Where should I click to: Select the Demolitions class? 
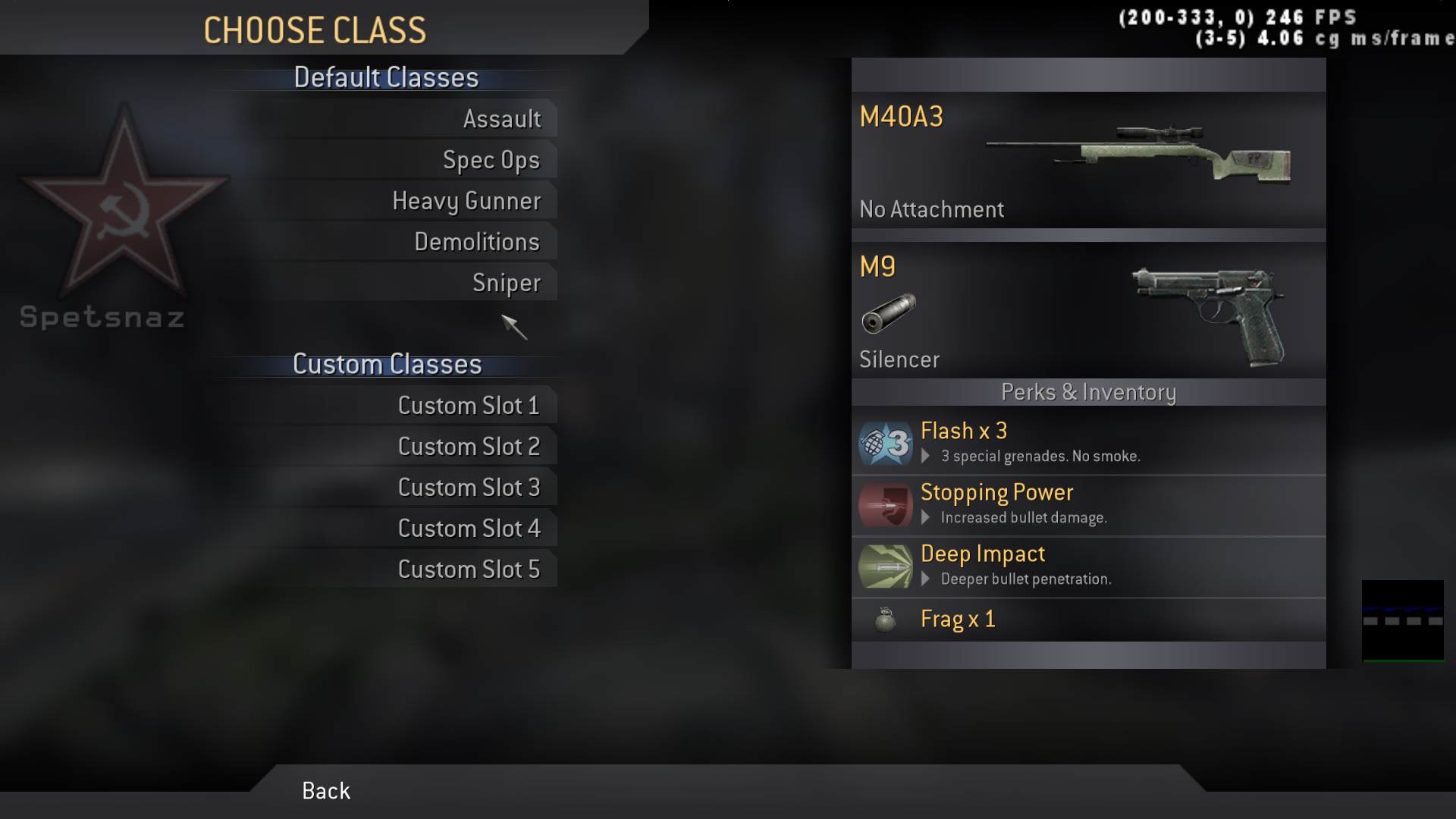point(476,242)
